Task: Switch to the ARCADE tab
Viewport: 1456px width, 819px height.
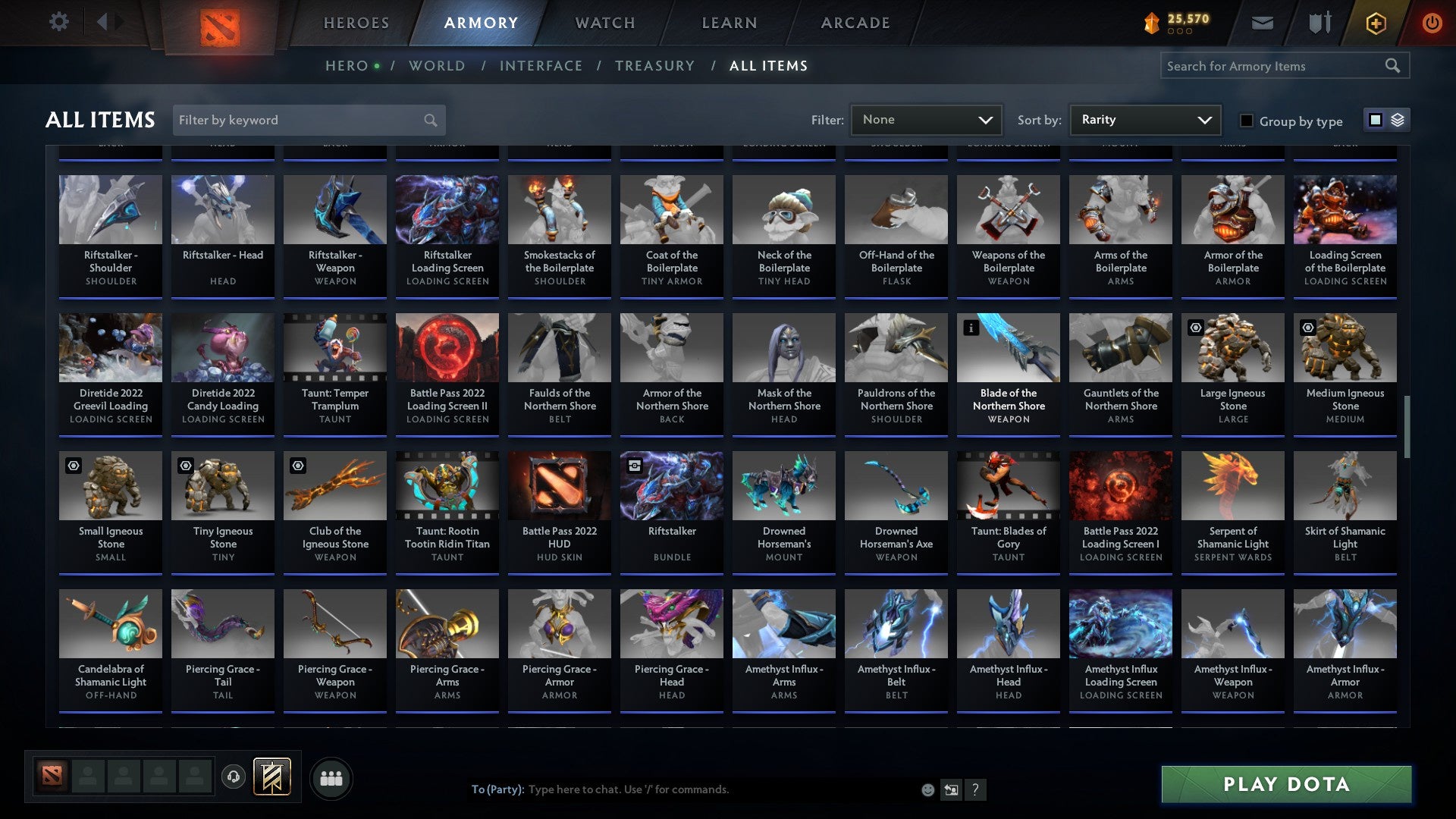Action: (x=855, y=23)
